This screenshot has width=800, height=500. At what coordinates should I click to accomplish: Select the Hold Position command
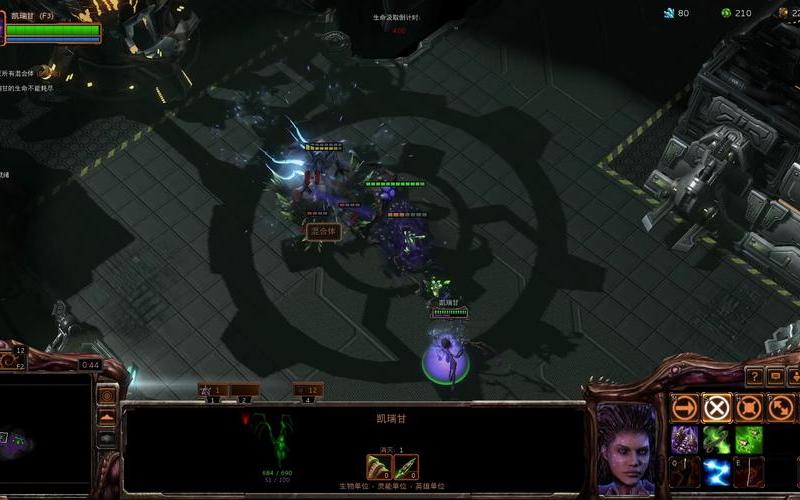tap(748, 407)
